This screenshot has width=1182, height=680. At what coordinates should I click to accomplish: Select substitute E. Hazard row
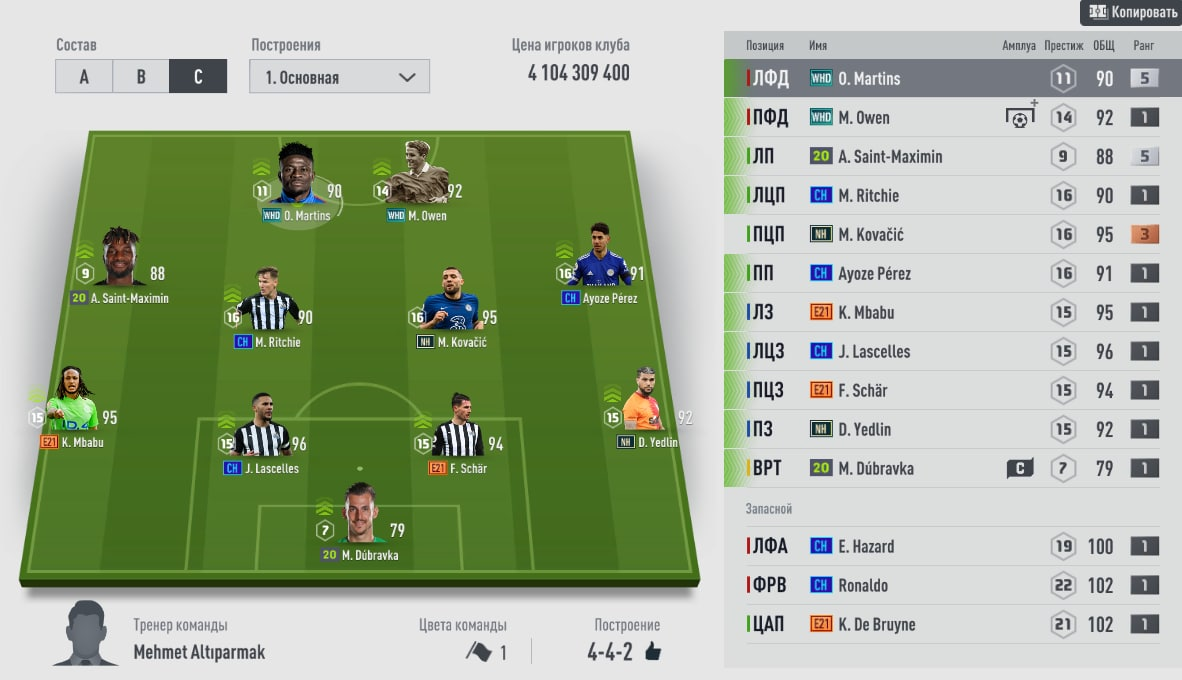pos(952,546)
